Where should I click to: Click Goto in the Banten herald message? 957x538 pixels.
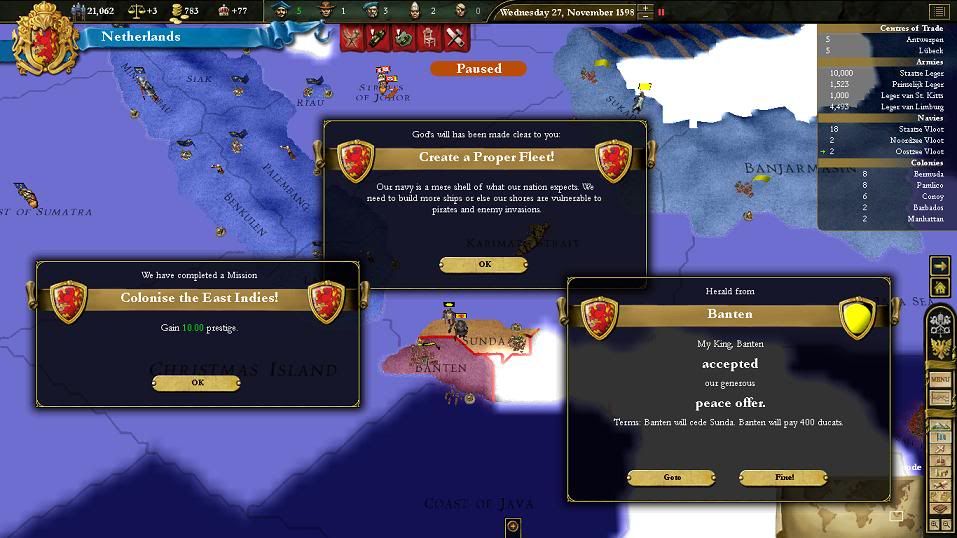pos(672,478)
